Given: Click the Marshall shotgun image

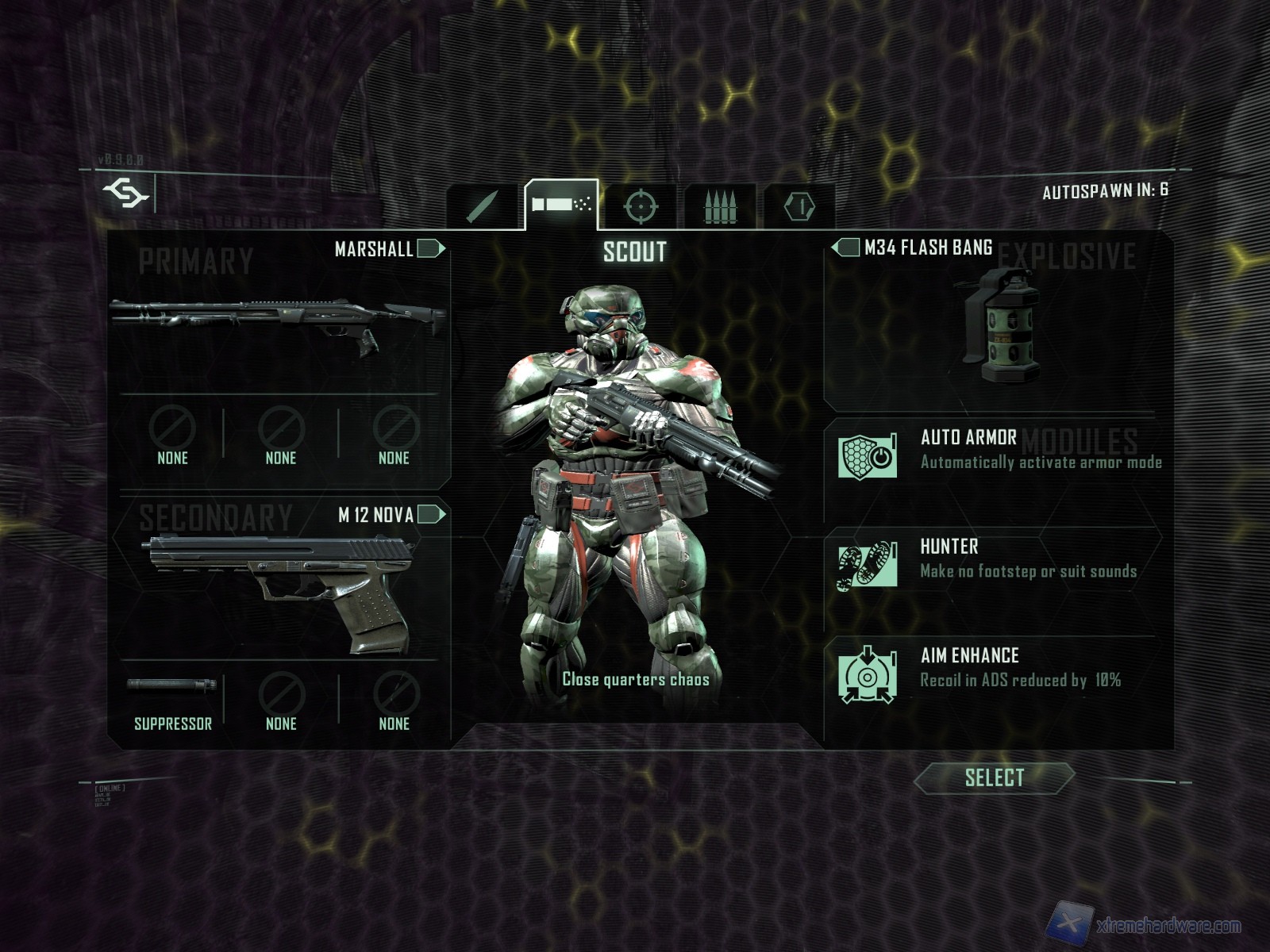Looking at the screenshot, I should pos(278,321).
